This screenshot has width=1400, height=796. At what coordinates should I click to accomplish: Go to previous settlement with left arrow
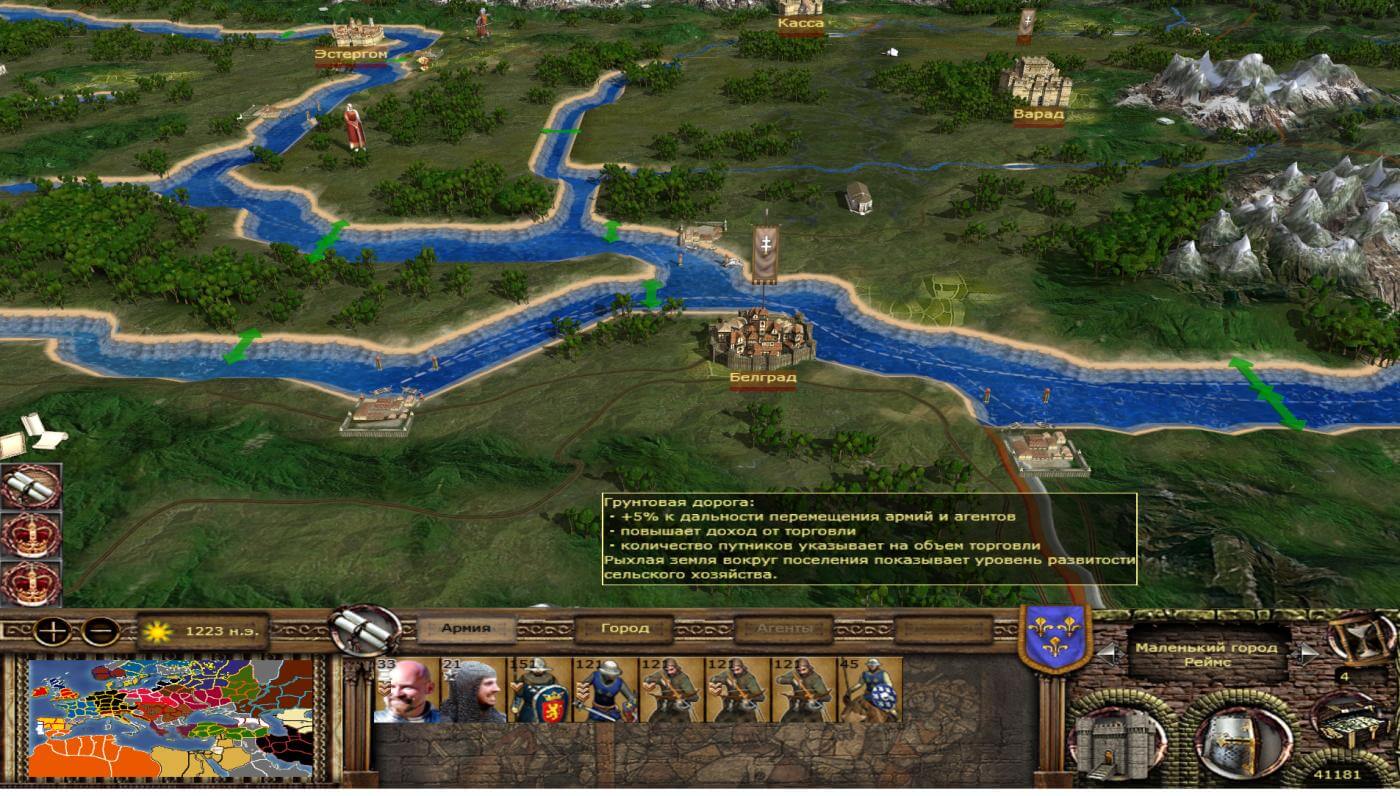[x=1107, y=653]
